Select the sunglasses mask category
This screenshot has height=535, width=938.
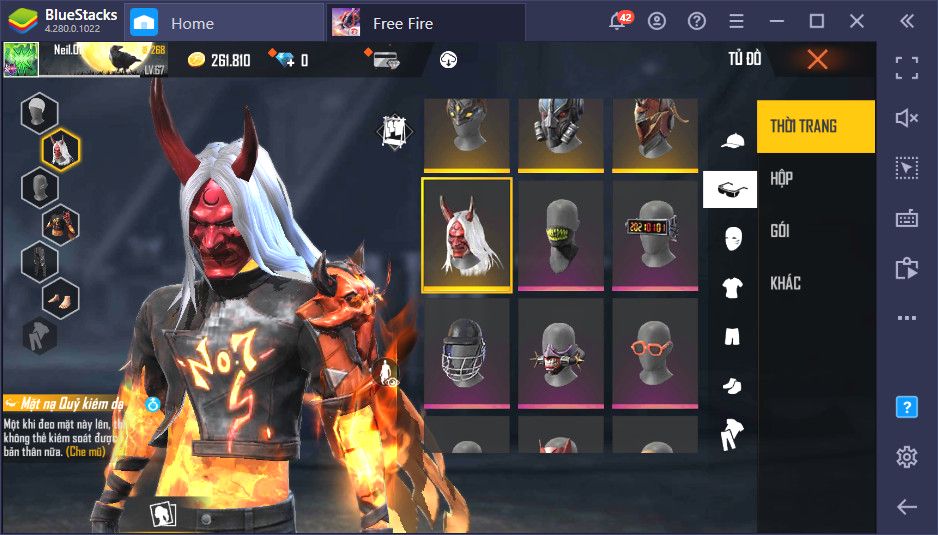(730, 189)
